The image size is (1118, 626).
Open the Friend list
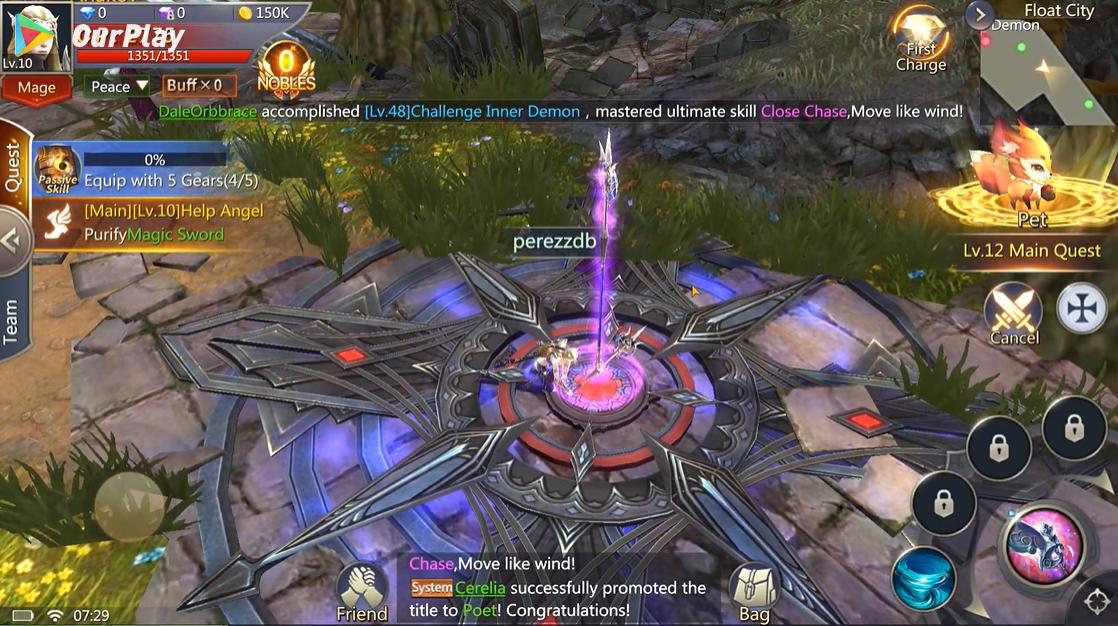pos(362,592)
